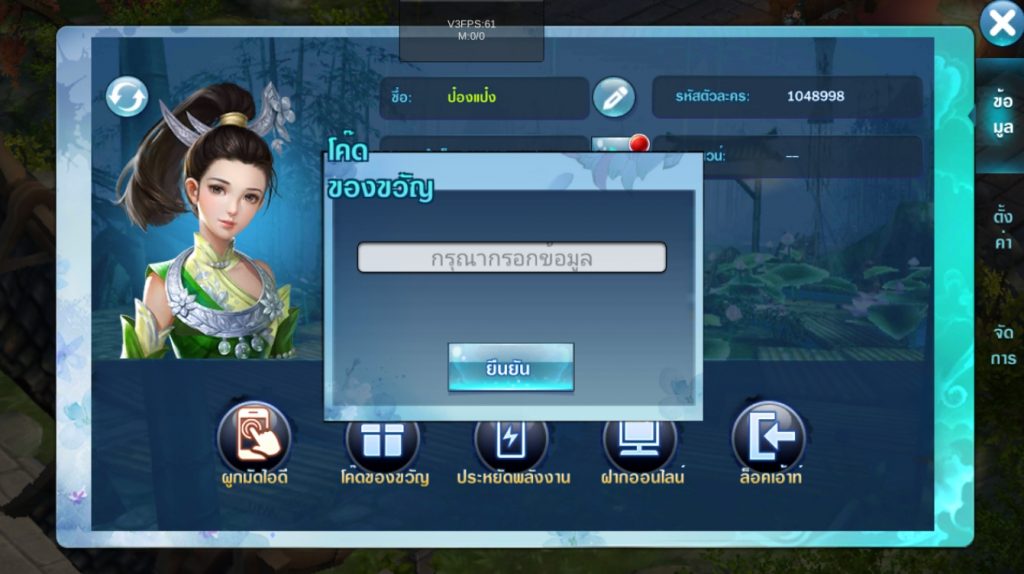Switch to the ข้อมูล info tab

(x=1001, y=115)
